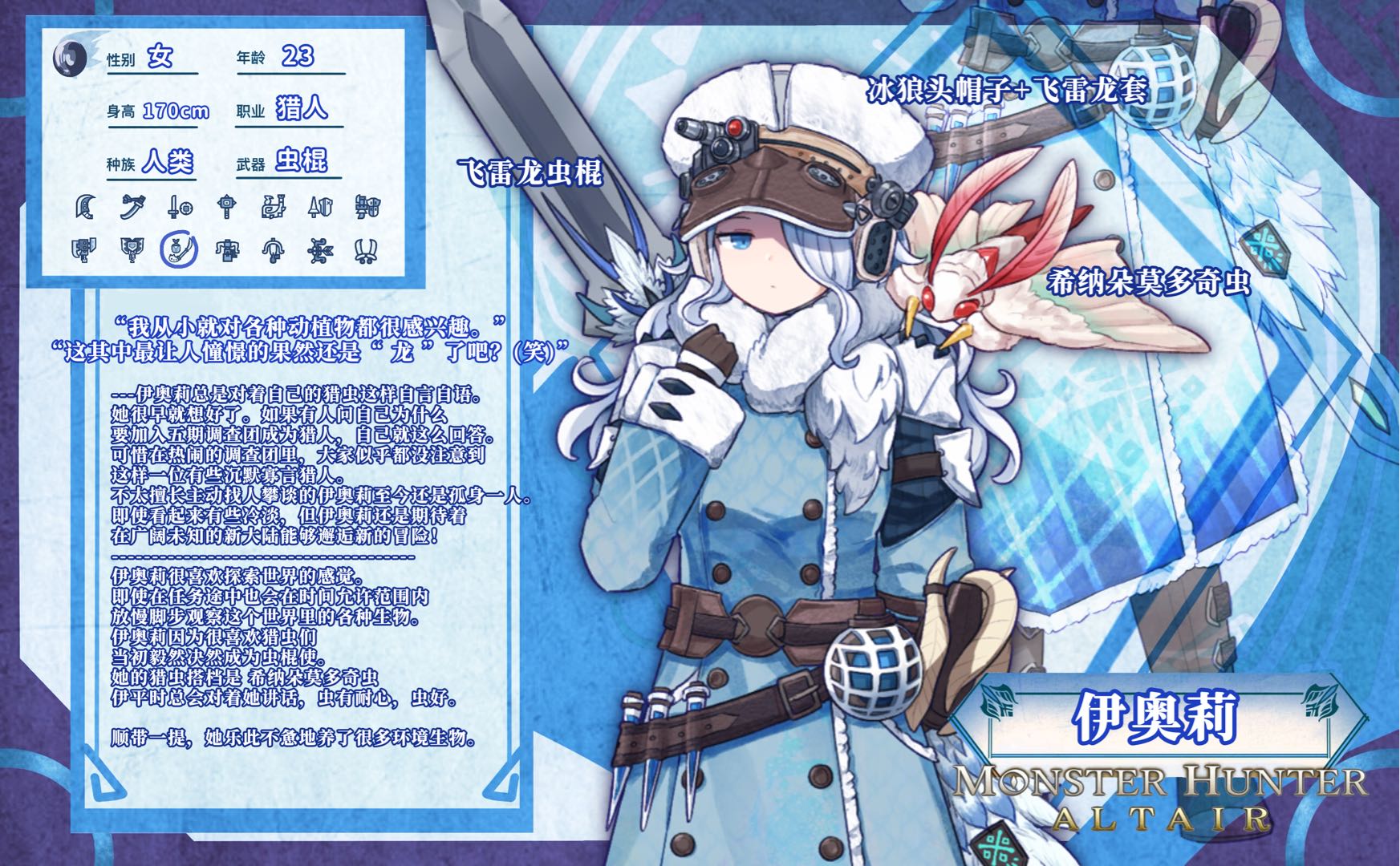1400x866 pixels.
Task: Pick the Gunlance weapon icon
Action: point(367,208)
